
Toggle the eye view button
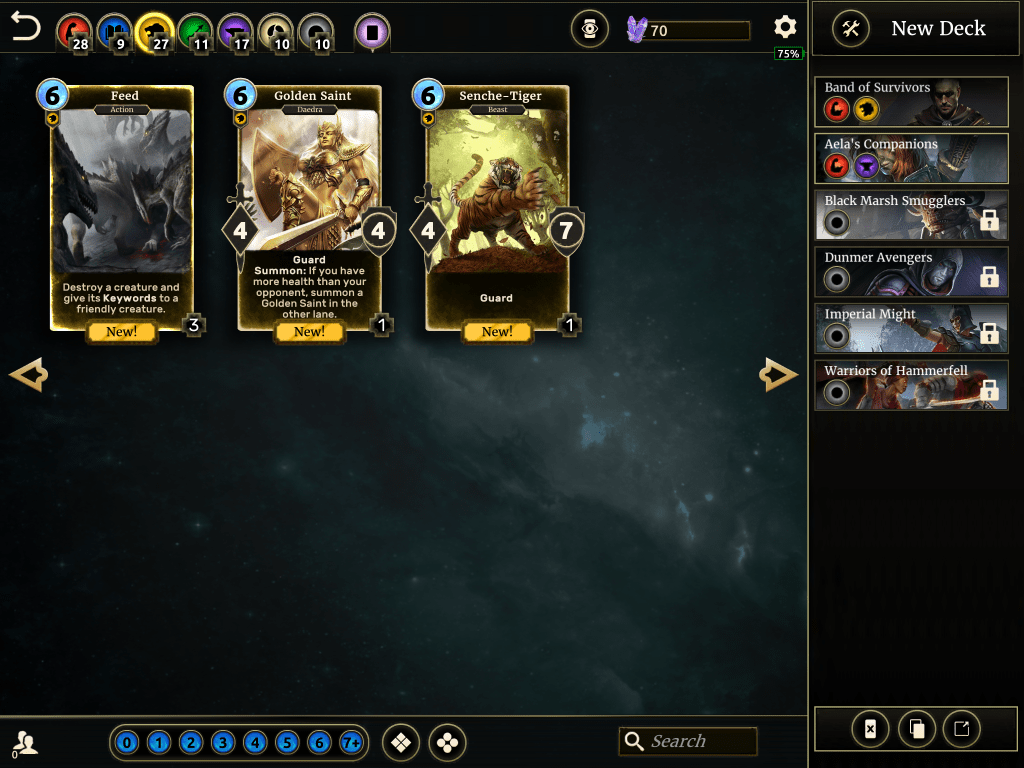(x=590, y=30)
